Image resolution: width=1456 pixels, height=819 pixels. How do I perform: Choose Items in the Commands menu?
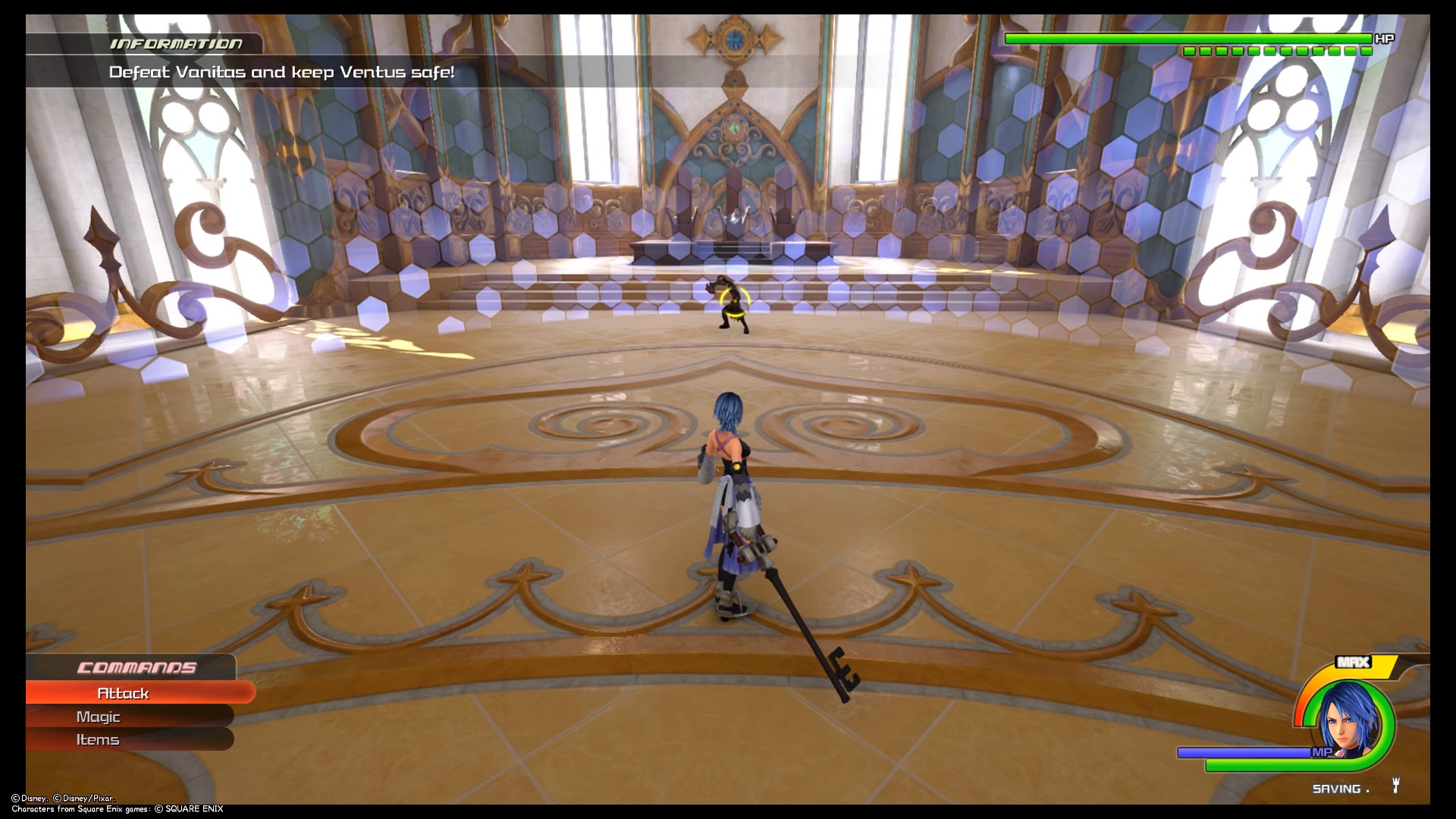[99, 739]
